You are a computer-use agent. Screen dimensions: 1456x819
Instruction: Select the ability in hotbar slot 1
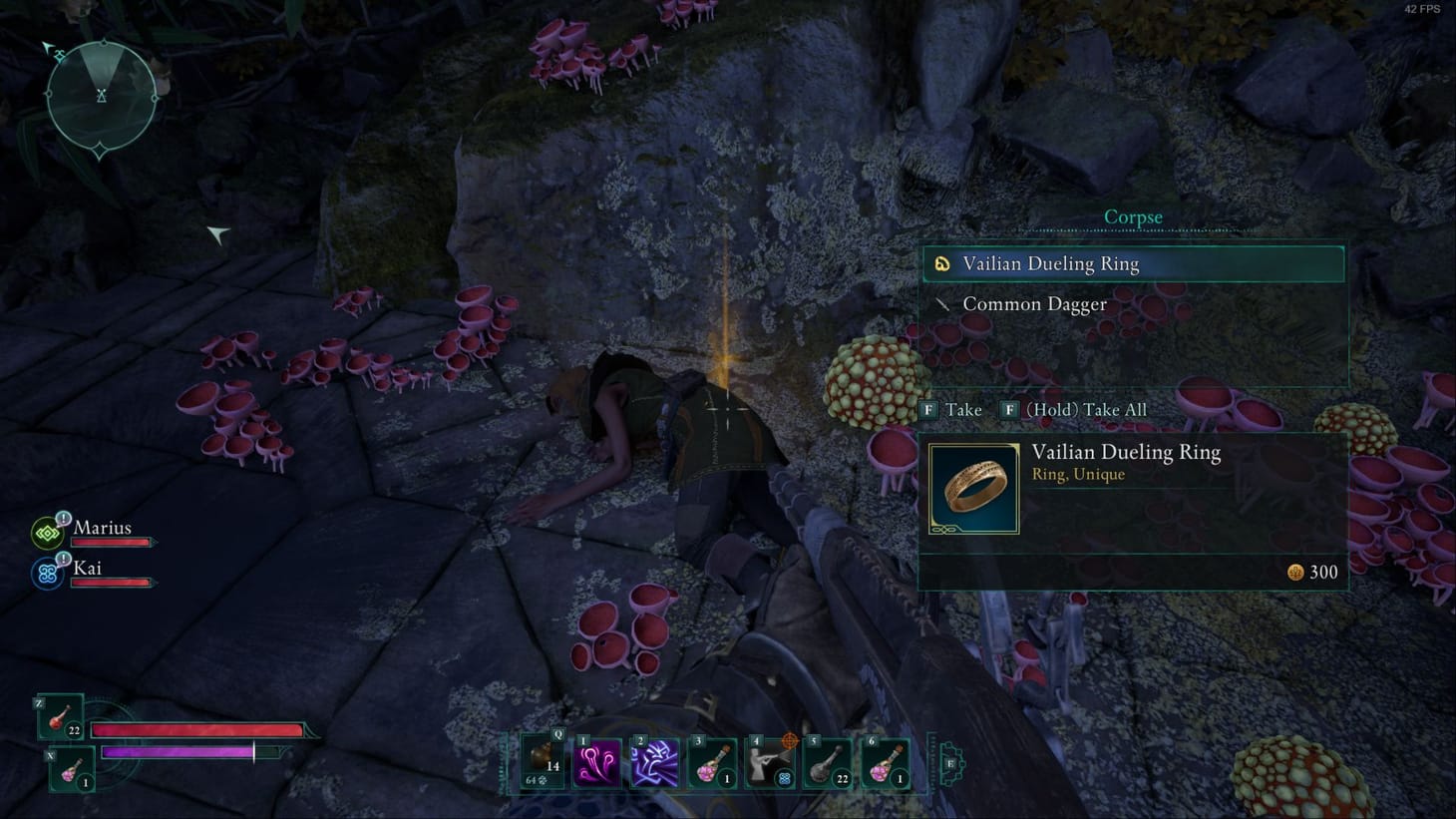(597, 763)
